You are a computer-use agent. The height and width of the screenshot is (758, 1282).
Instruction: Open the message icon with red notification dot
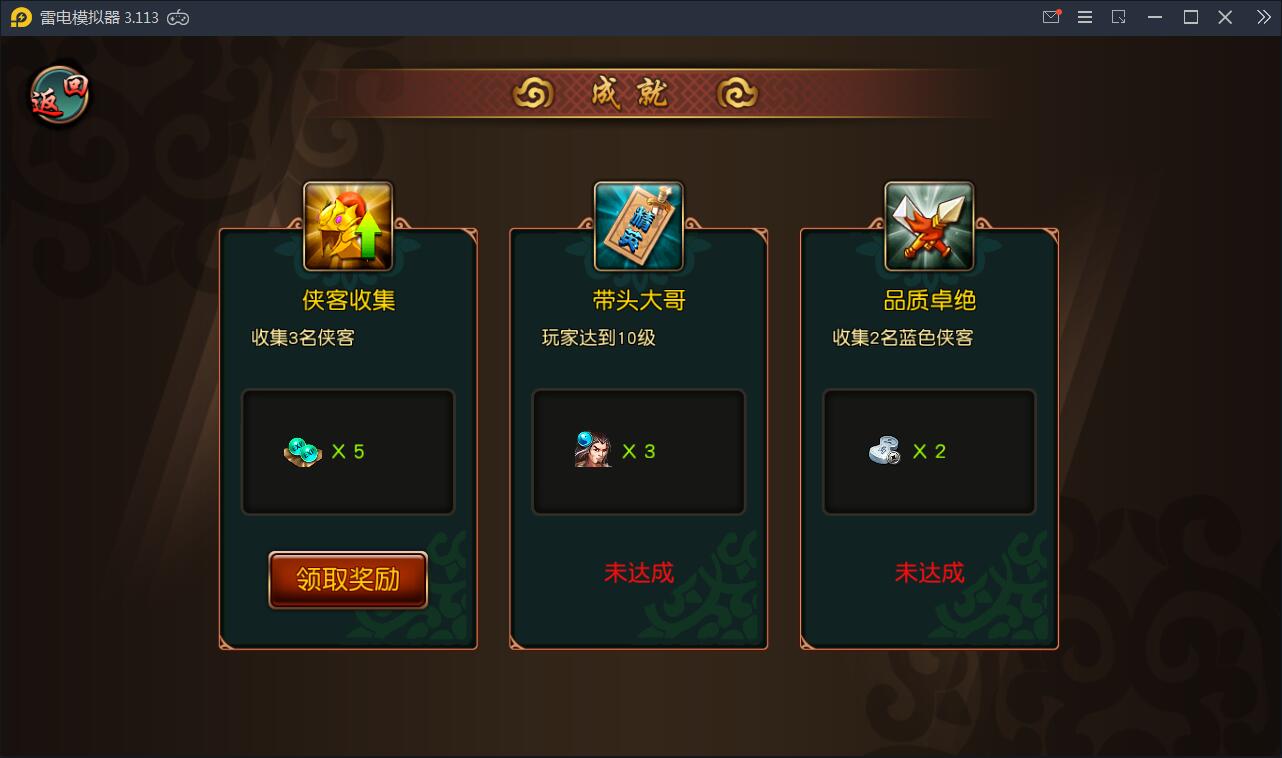(x=1050, y=17)
